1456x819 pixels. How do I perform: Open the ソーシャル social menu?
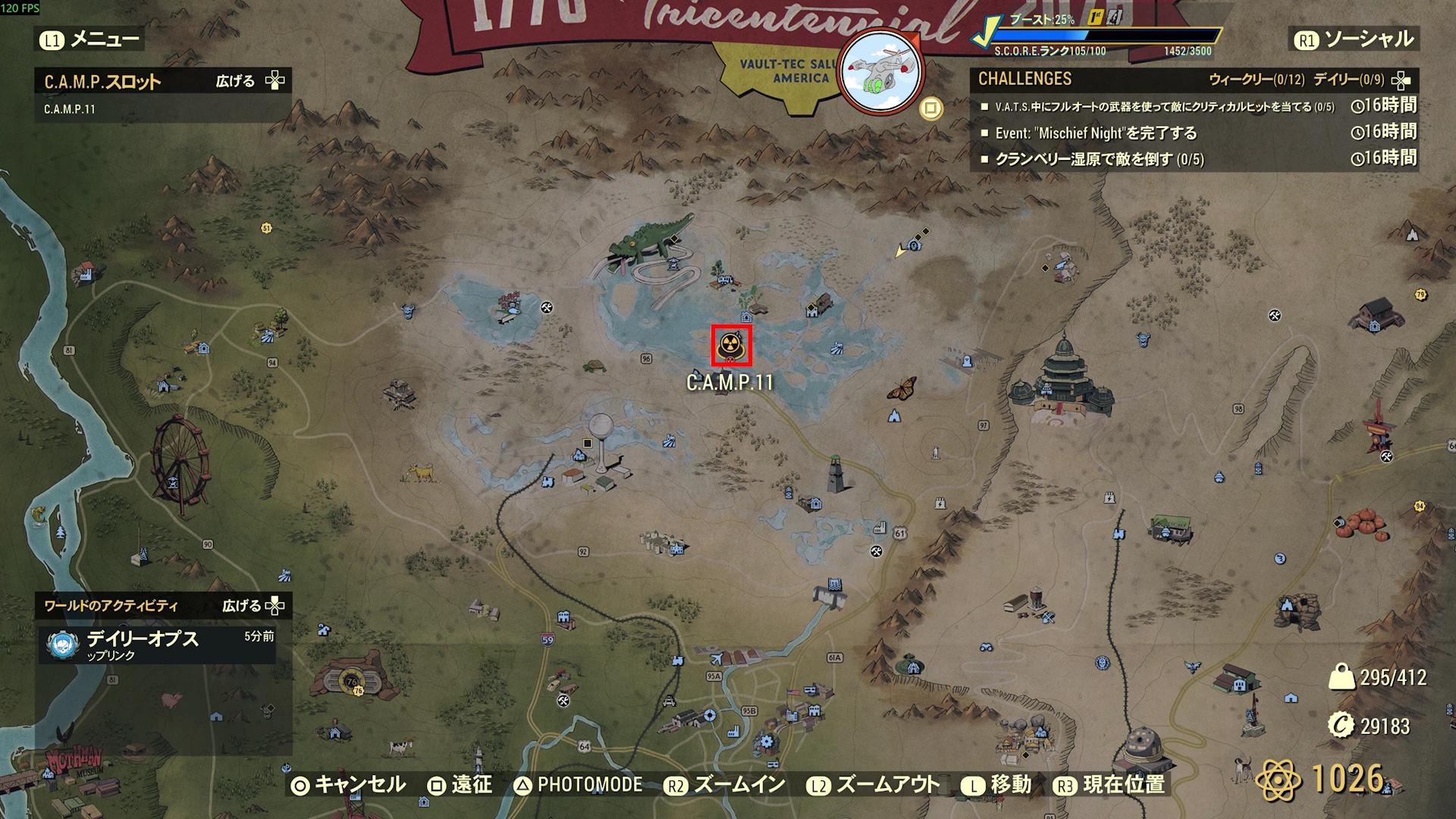click(x=1354, y=39)
